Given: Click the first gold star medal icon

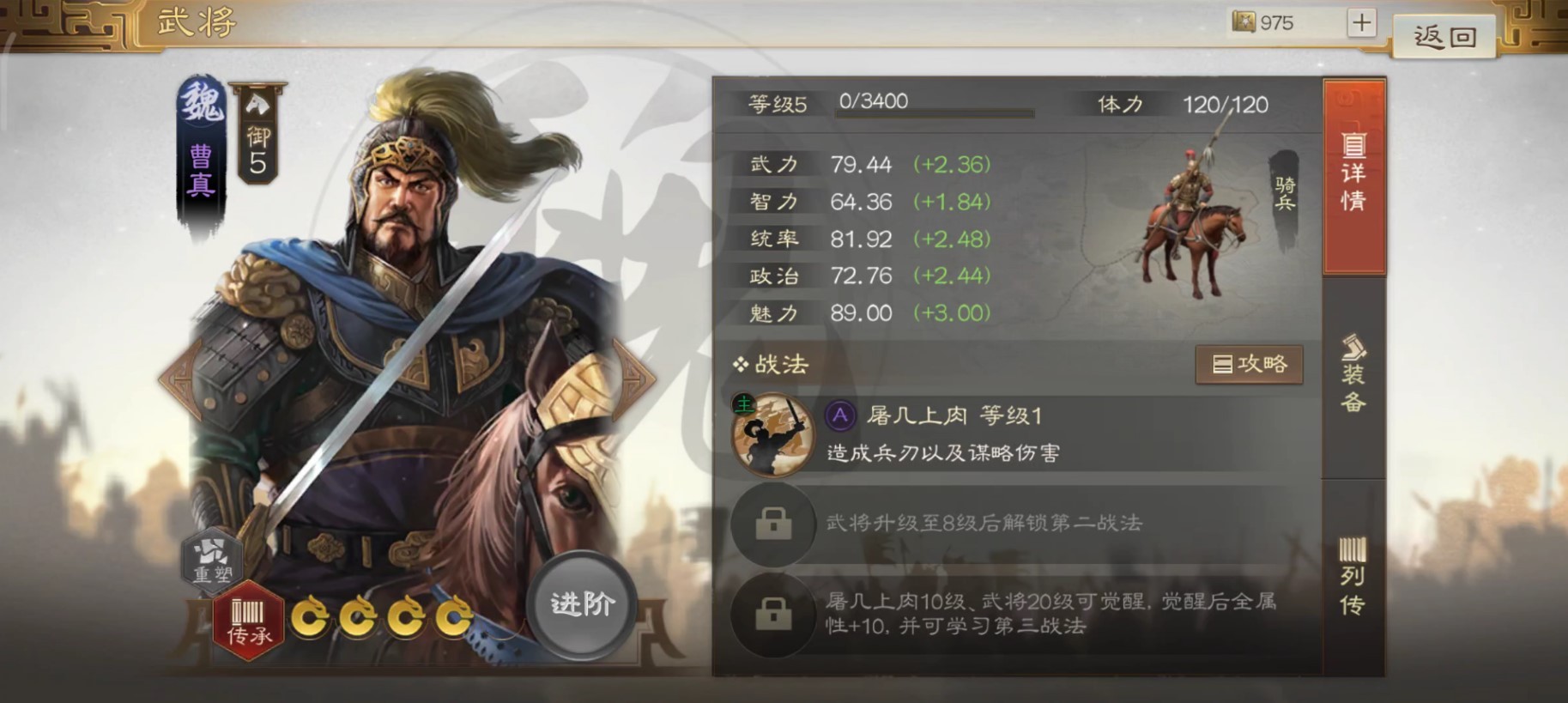Looking at the screenshot, I should click(312, 618).
